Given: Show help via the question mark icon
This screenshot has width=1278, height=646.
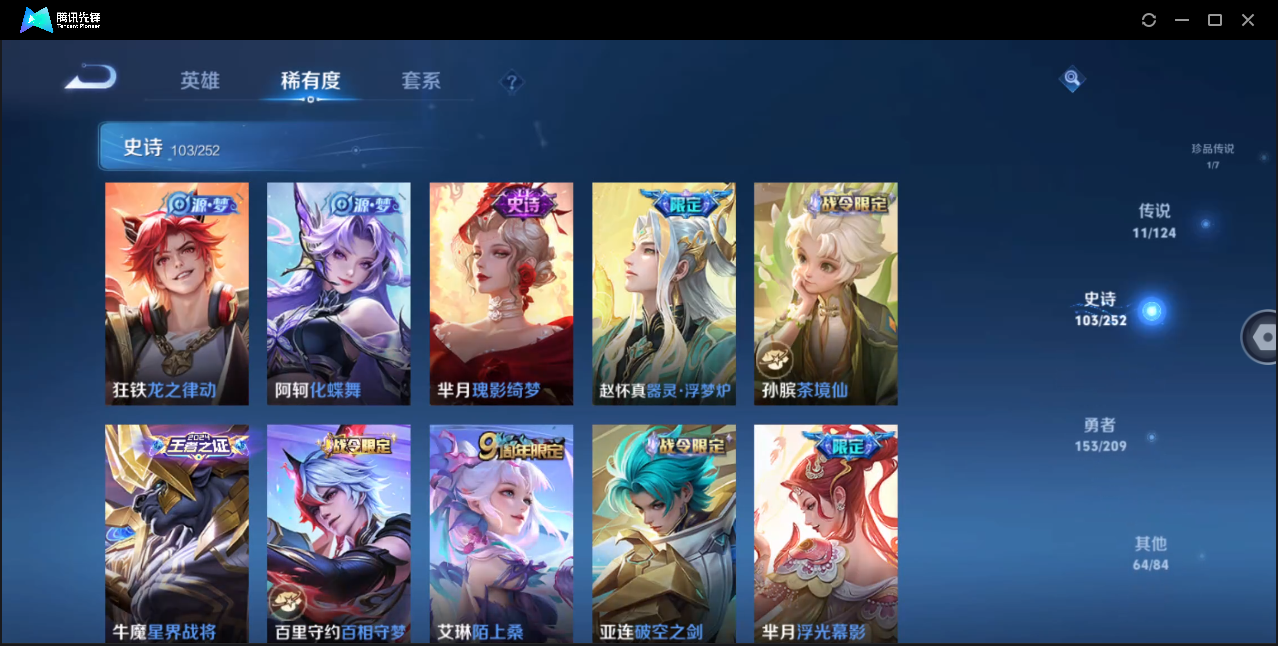Looking at the screenshot, I should coord(512,82).
